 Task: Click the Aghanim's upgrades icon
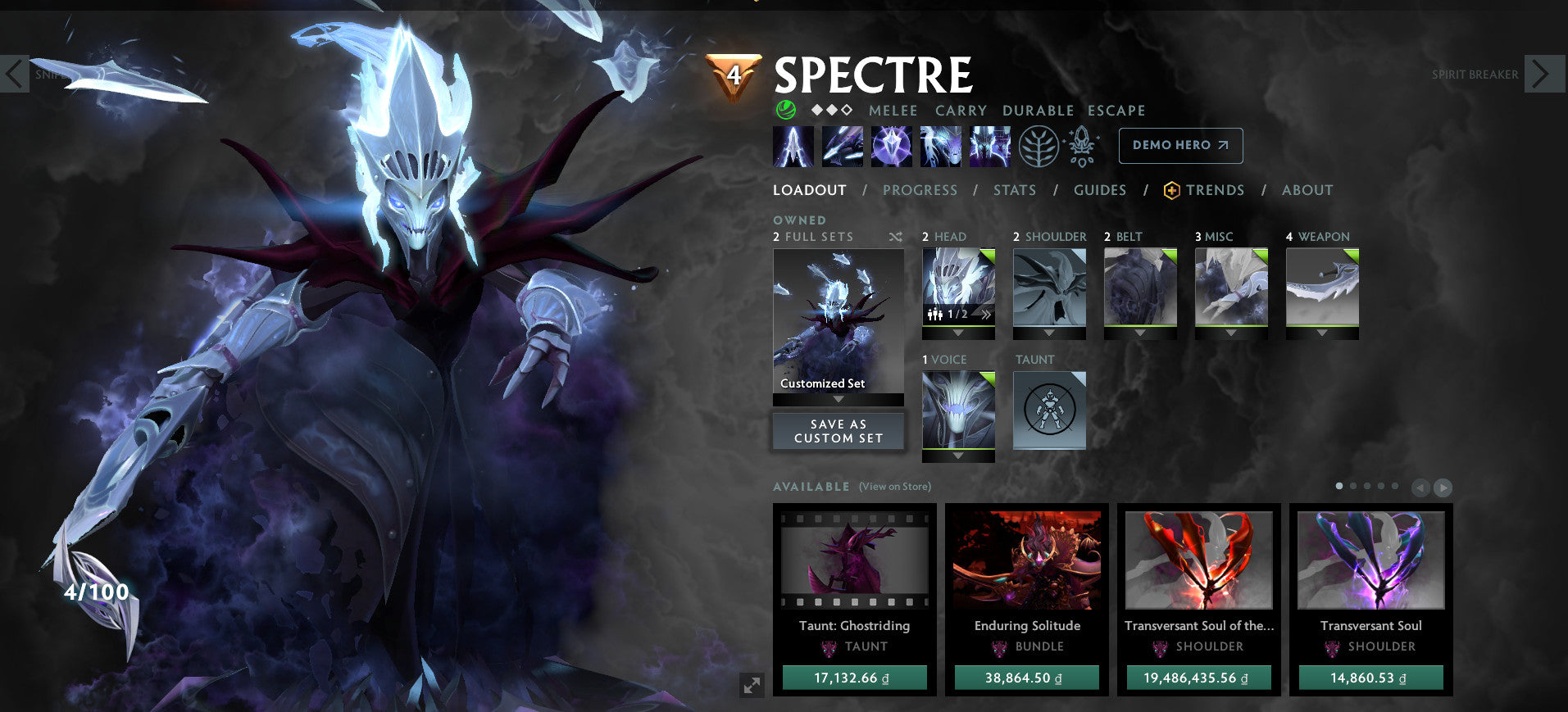(1080, 146)
